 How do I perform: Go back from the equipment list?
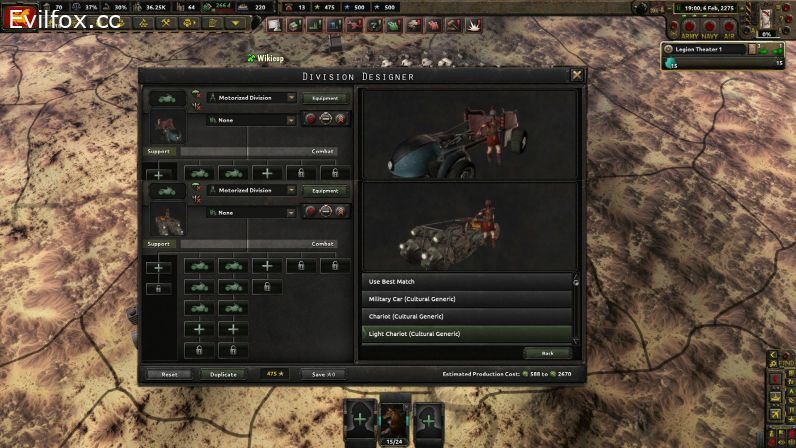[x=547, y=353]
